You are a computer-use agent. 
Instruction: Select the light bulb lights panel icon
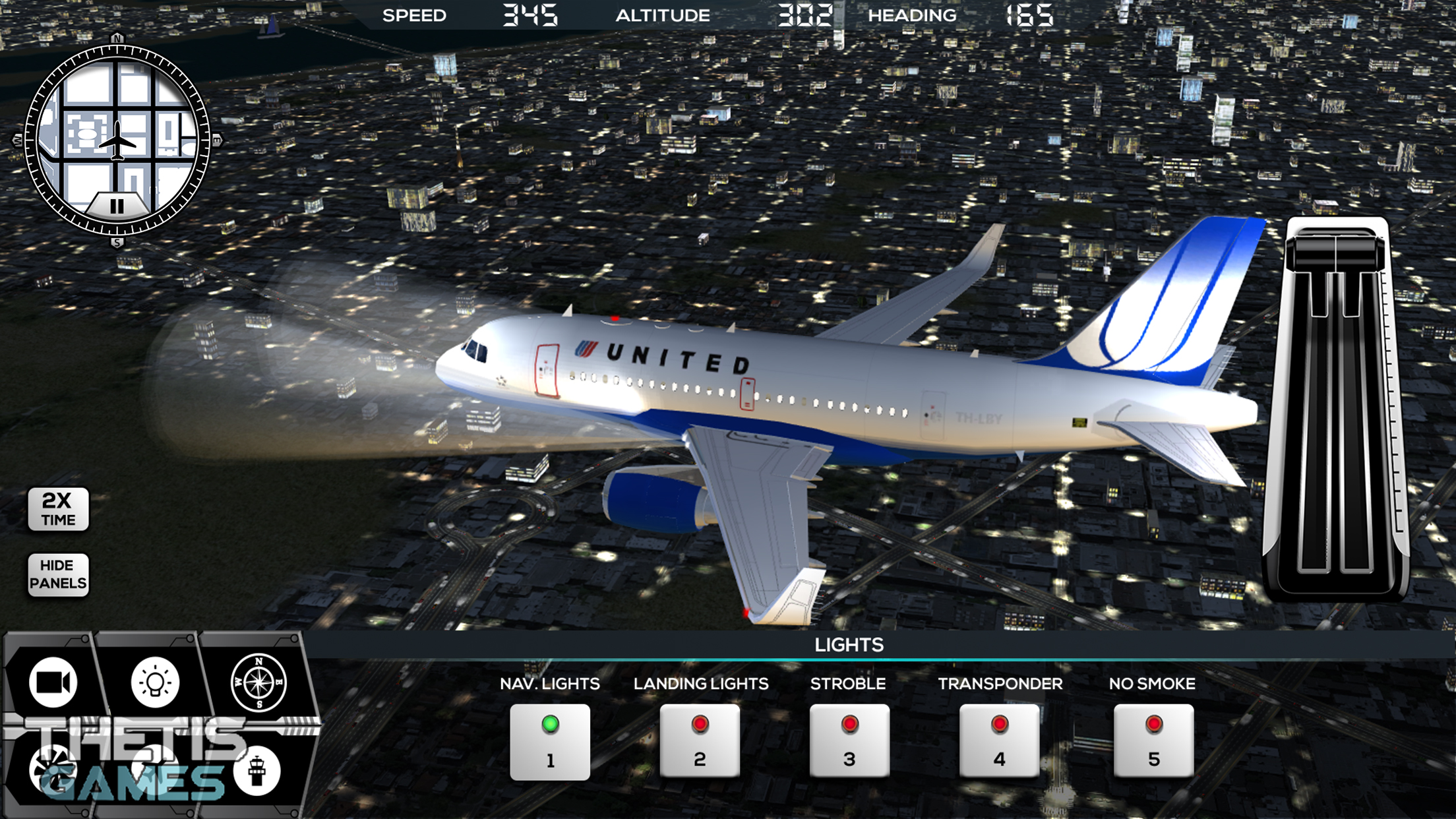pyautogui.click(x=155, y=682)
